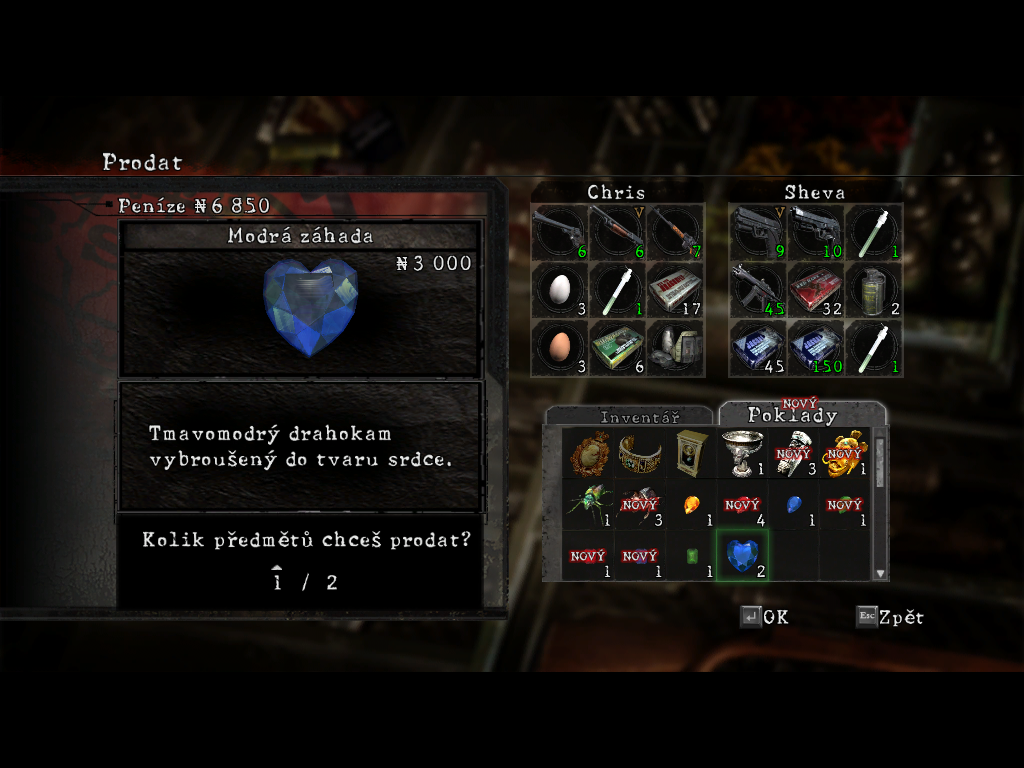
Task: Select Sheva's hand grenade slot
Action: click(873, 290)
